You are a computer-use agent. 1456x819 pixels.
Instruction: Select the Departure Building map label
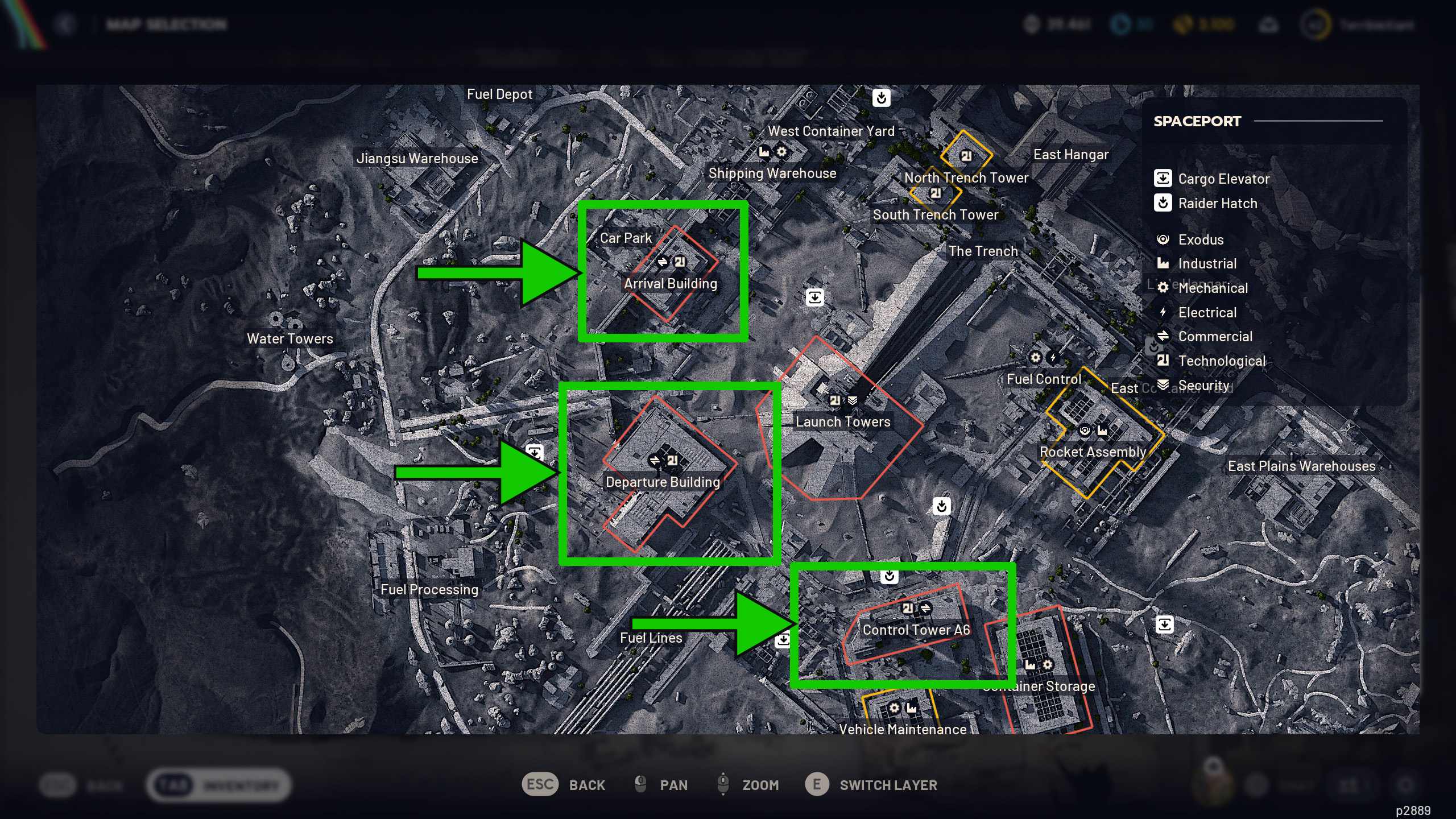pos(663,482)
